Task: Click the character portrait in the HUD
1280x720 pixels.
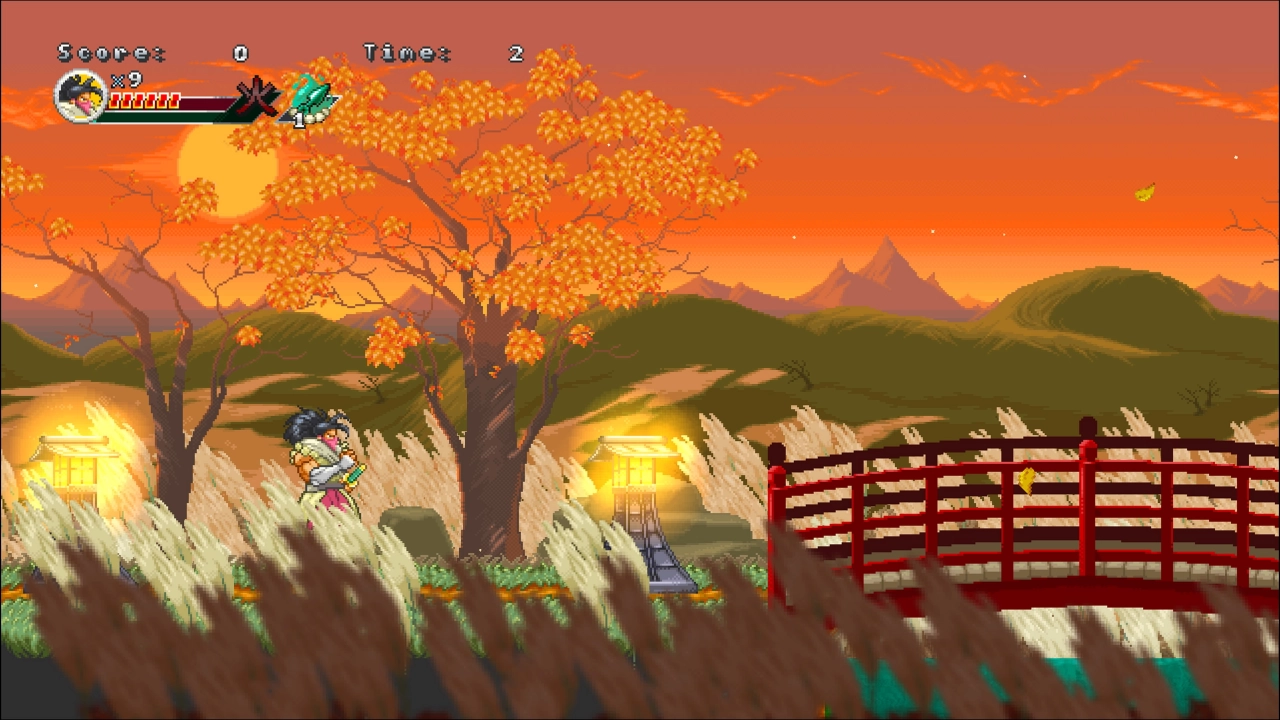Action: (x=78, y=99)
